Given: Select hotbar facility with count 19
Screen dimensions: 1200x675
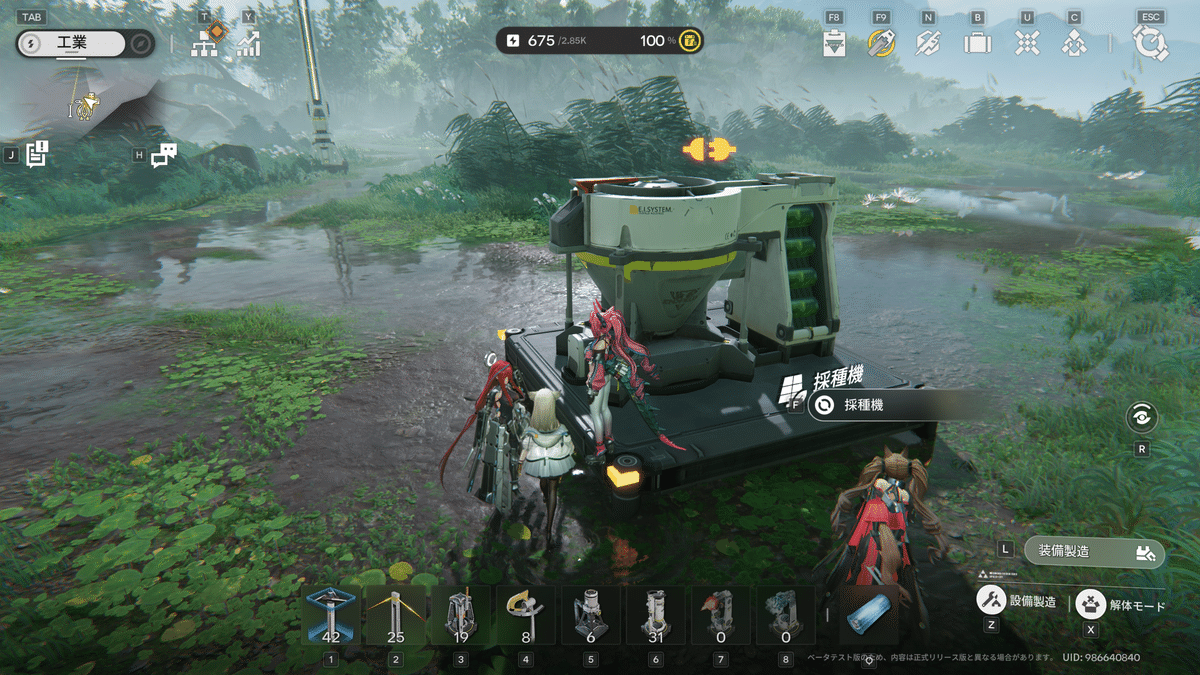Looking at the screenshot, I should 461,614.
